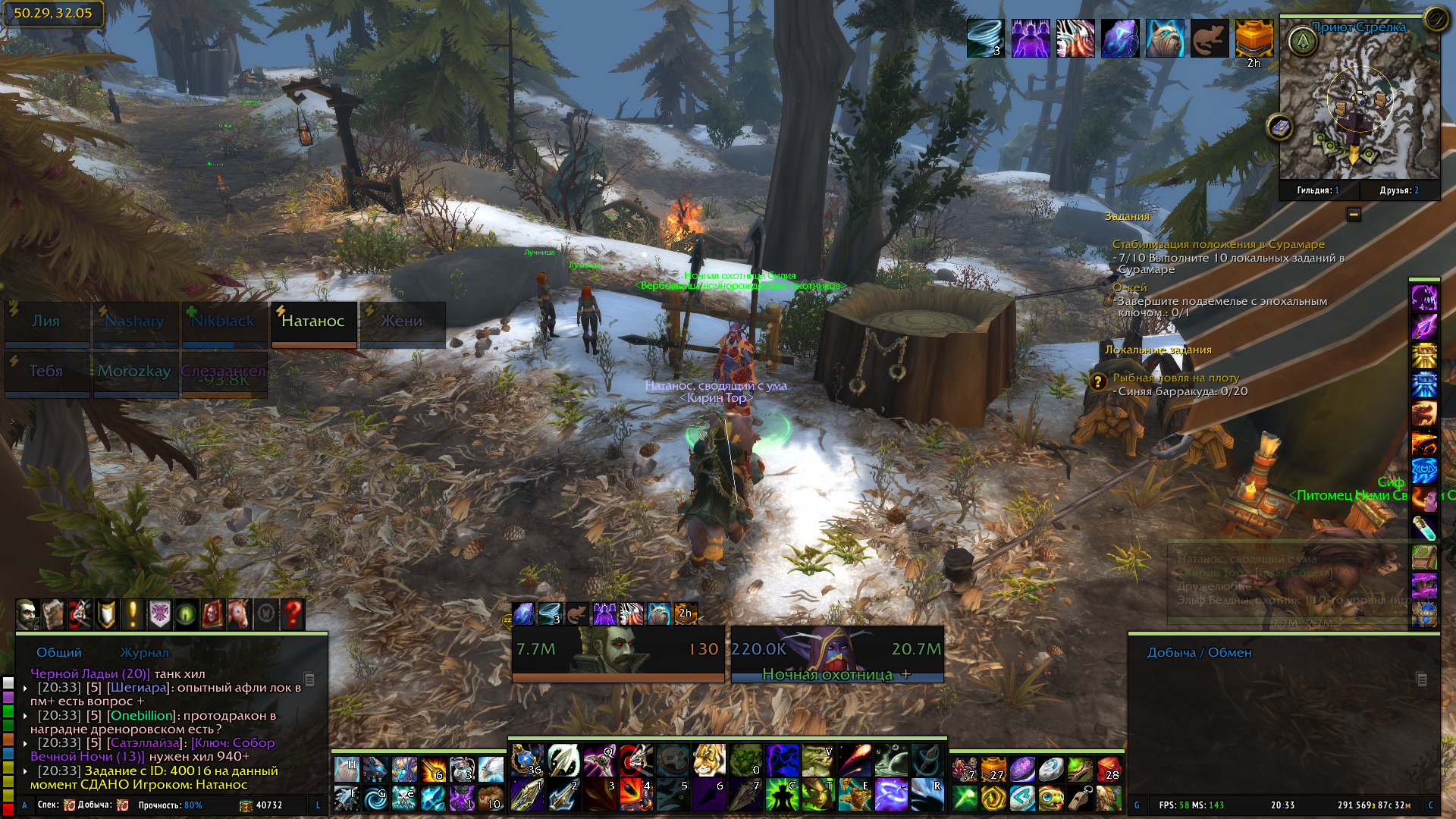The width and height of the screenshot is (1456, 819).
Task: Activate the tiger head ability
Action: pyautogui.click(x=709, y=760)
